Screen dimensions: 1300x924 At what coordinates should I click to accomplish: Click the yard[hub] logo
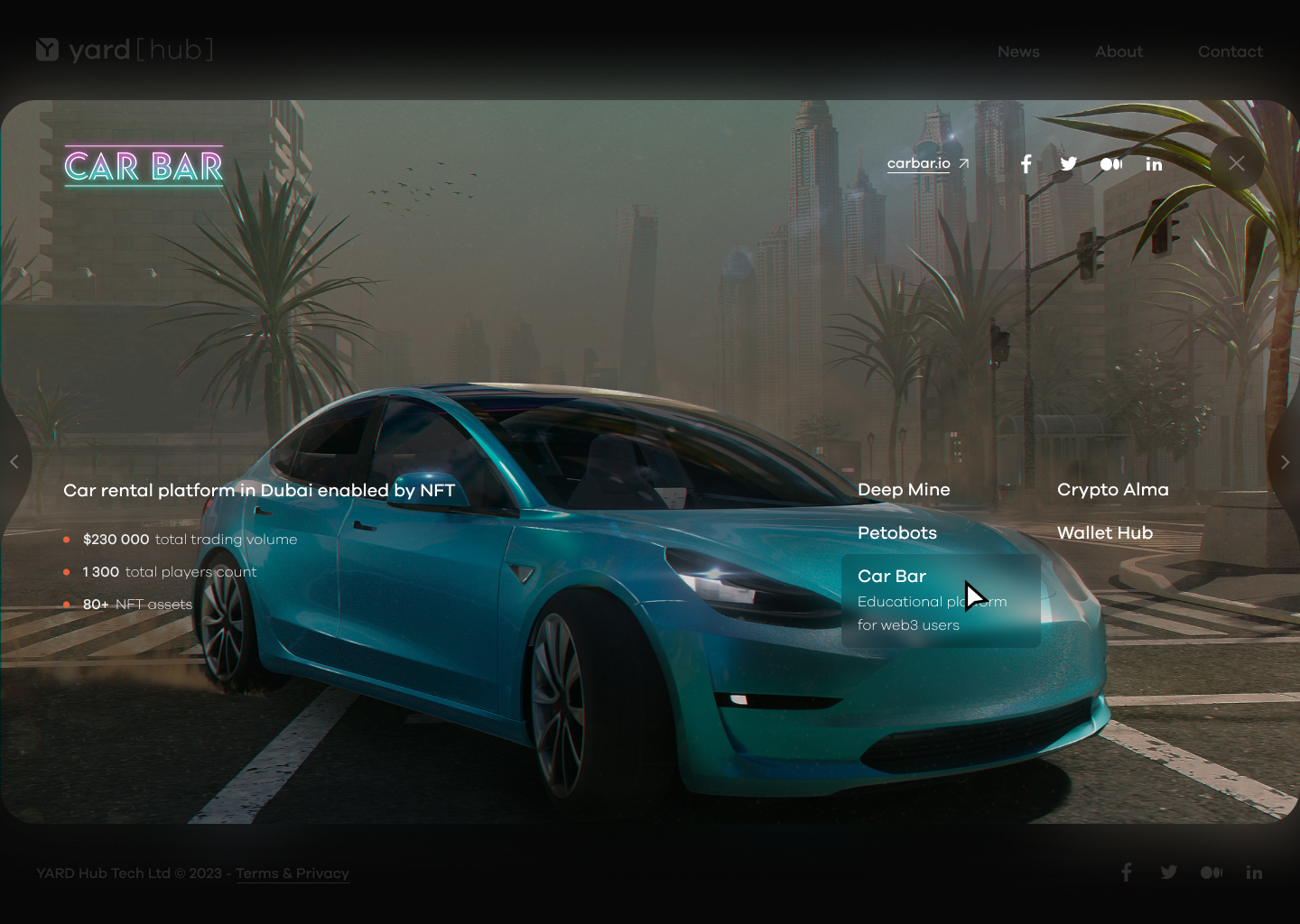(125, 50)
